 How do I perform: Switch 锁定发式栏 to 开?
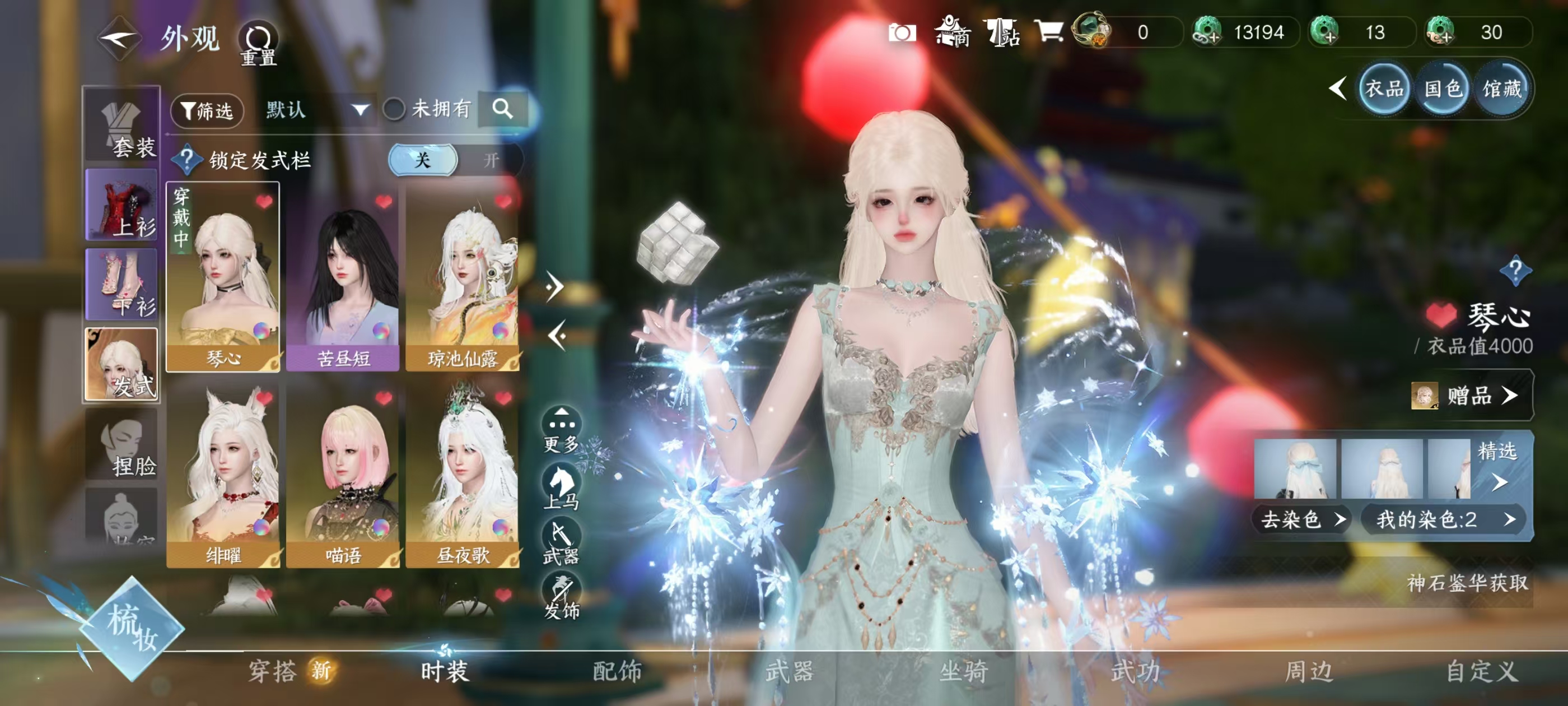[491, 160]
